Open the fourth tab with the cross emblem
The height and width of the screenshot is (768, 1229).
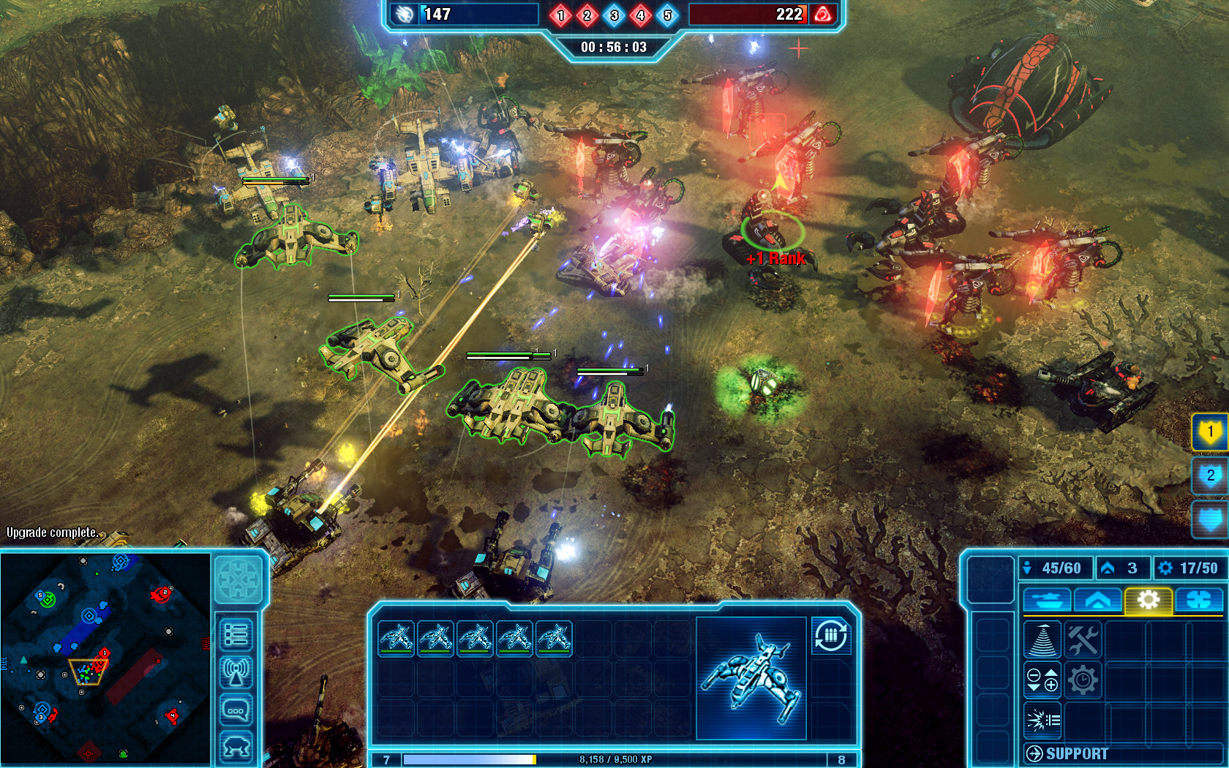[x=1198, y=600]
